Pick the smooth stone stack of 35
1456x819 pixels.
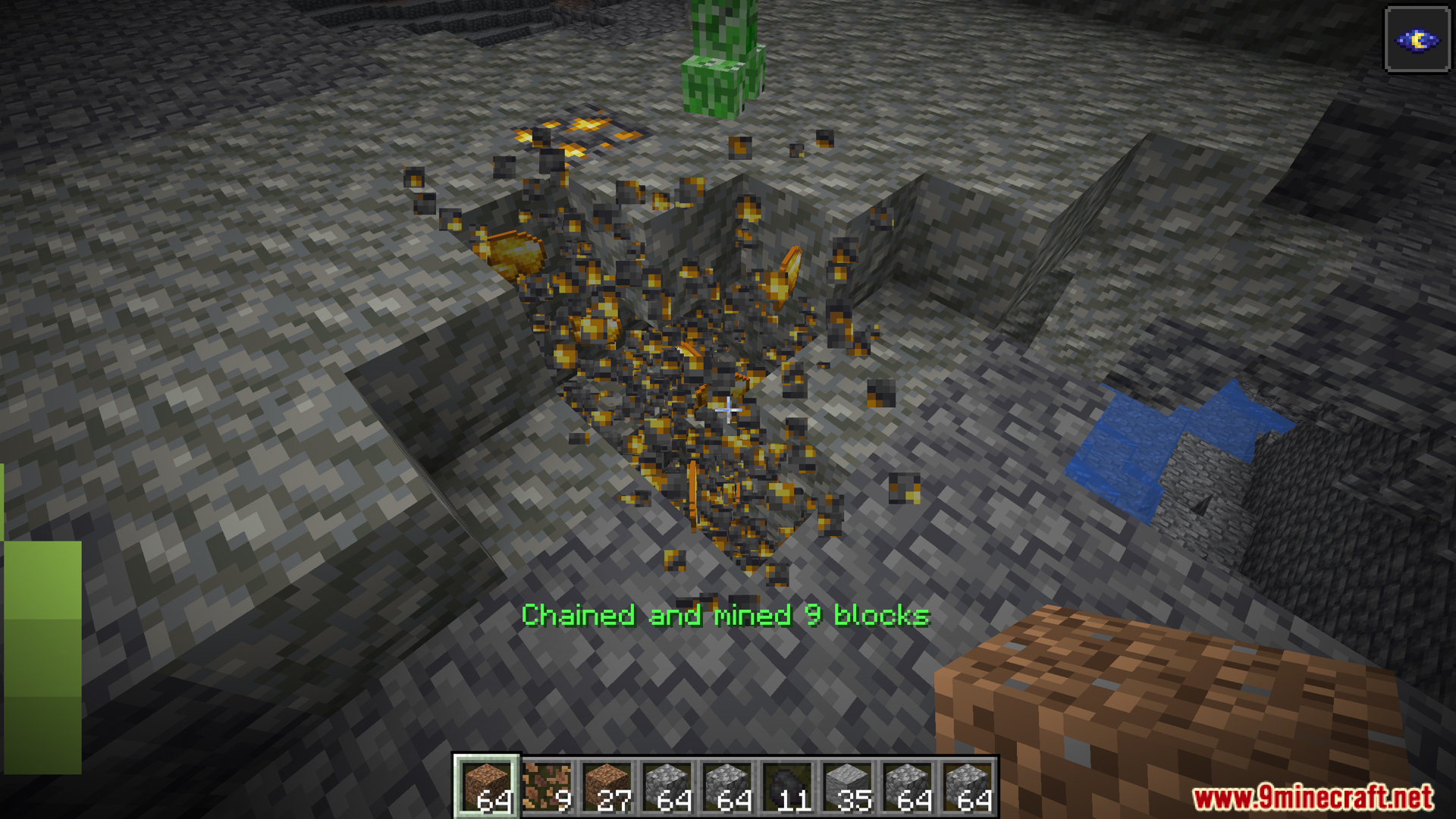pyautogui.click(x=847, y=786)
